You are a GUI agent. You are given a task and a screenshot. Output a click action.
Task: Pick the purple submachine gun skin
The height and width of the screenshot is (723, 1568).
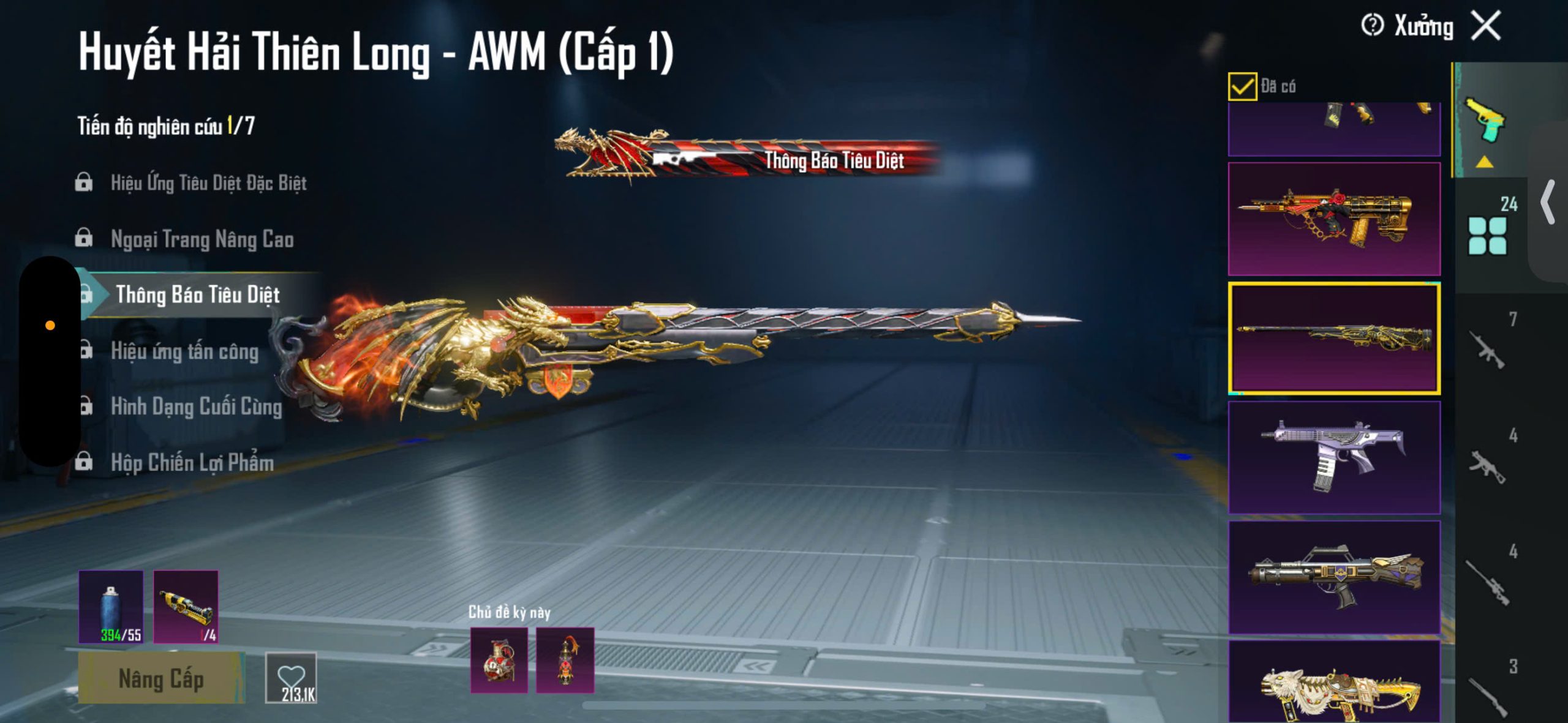coord(1334,457)
